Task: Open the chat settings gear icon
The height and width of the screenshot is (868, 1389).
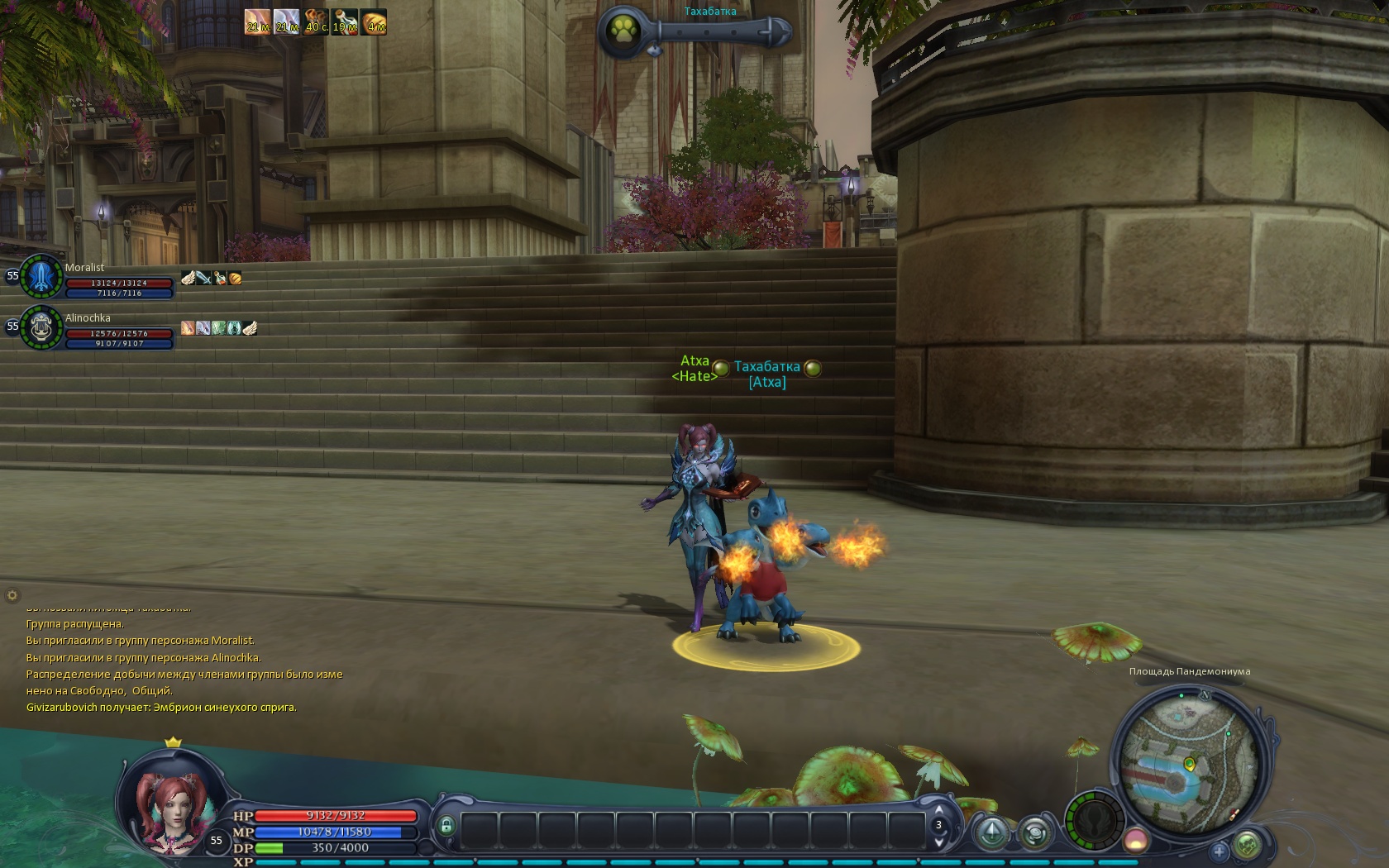Action: (12, 594)
